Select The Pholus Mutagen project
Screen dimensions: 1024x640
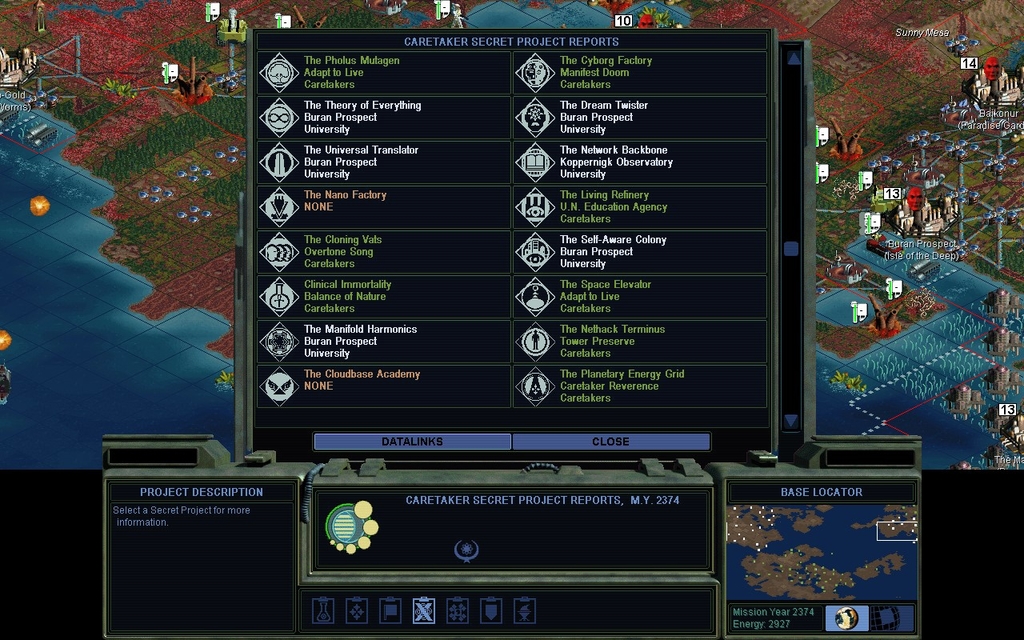coord(384,73)
